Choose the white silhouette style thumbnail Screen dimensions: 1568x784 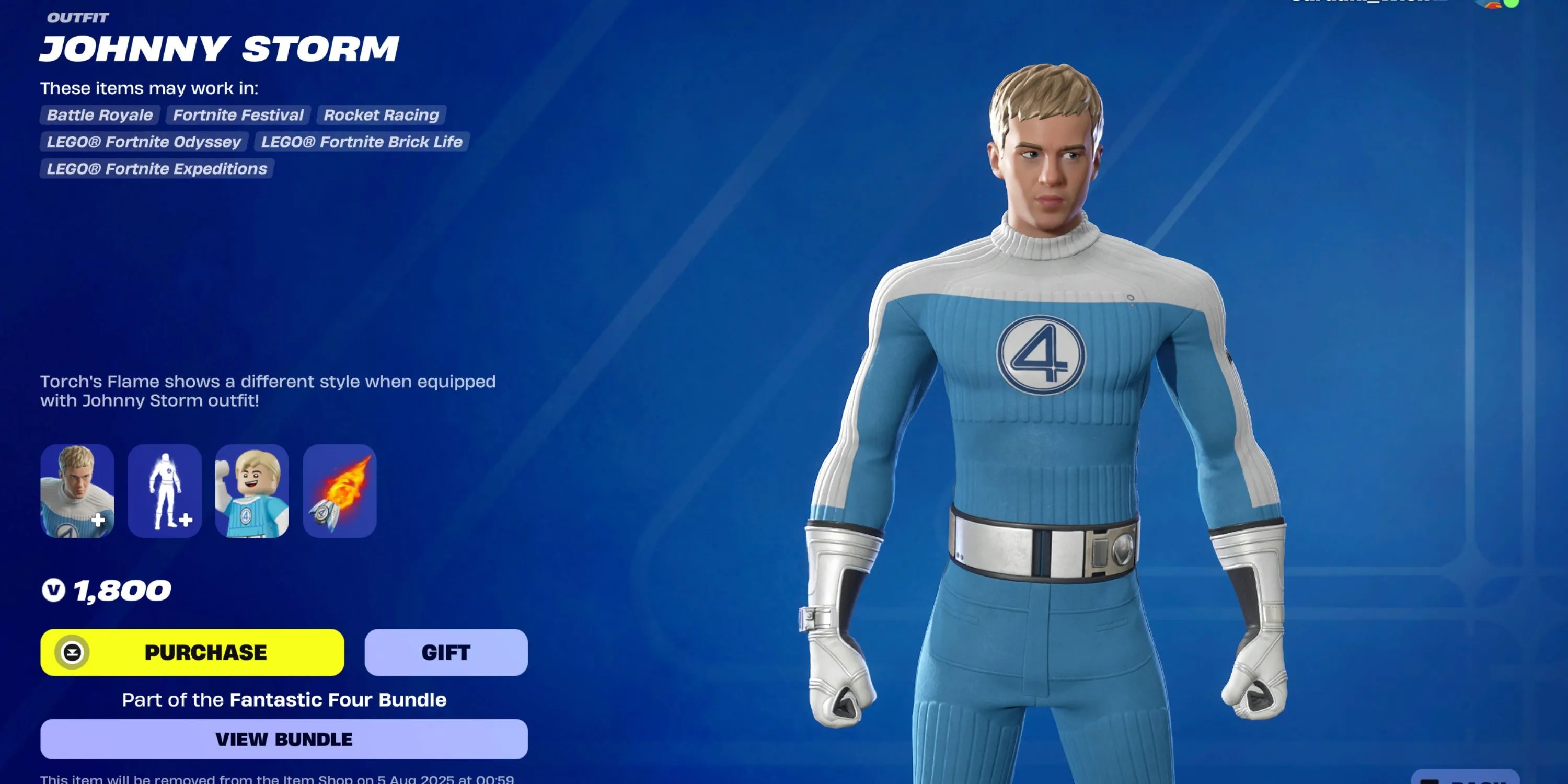[164, 491]
